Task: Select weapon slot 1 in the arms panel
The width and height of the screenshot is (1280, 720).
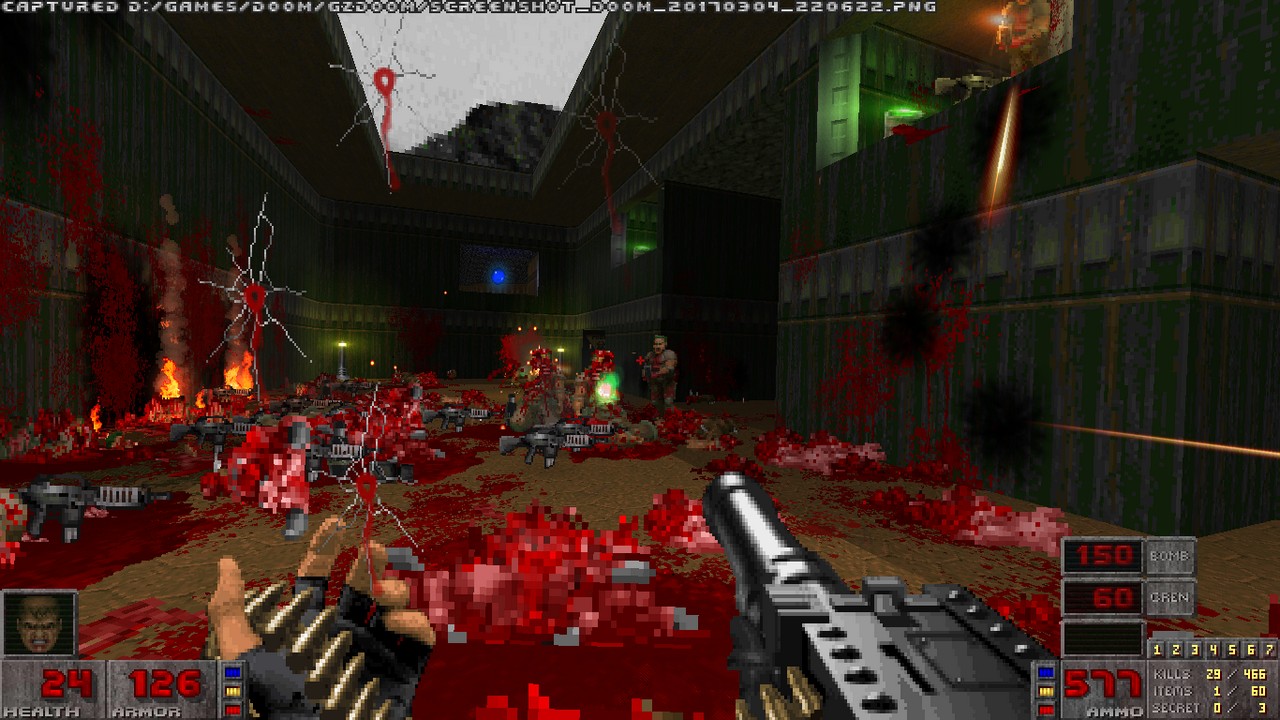Action: [x=1159, y=649]
